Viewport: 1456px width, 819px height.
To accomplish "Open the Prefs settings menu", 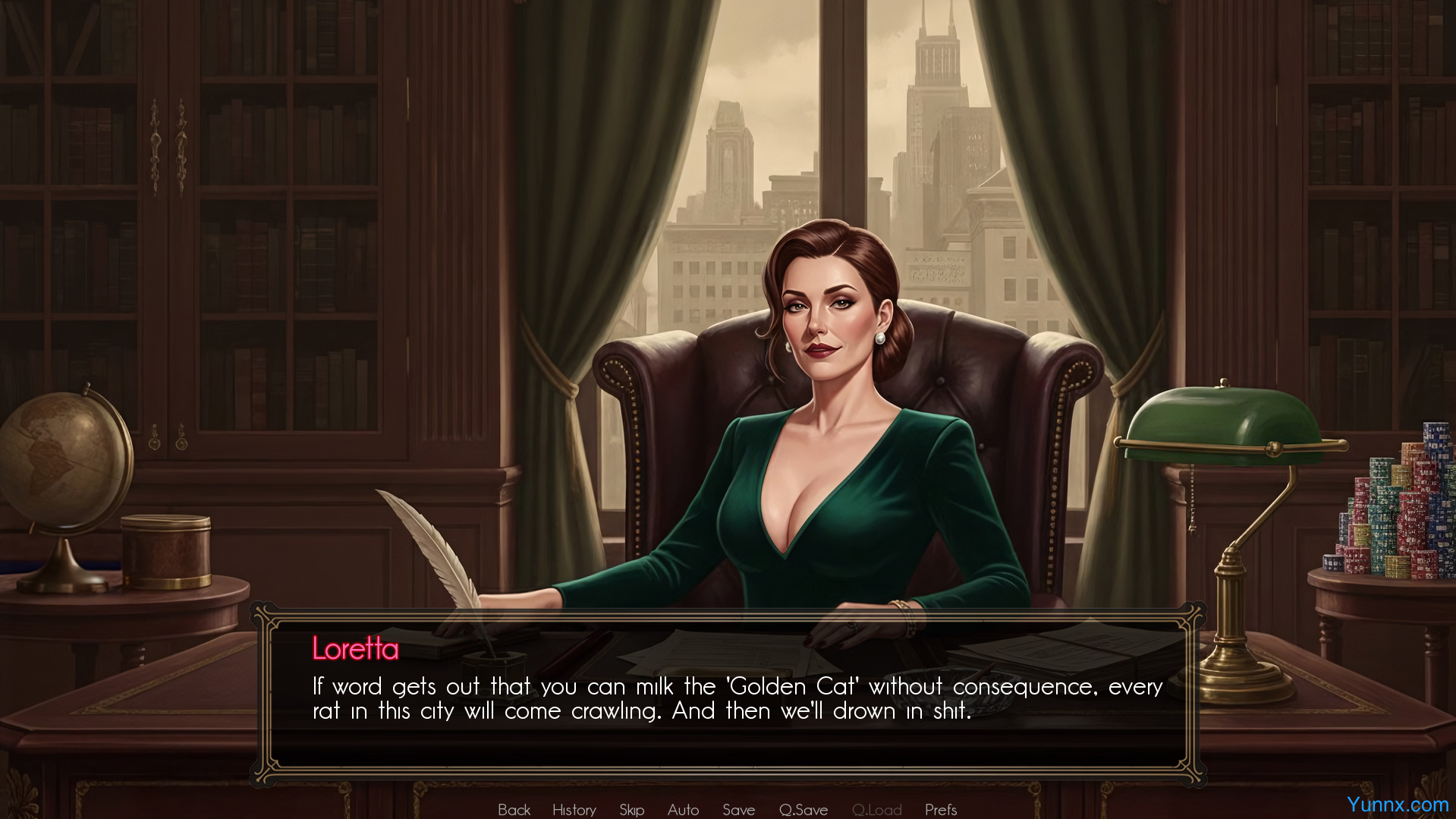I will (940, 810).
